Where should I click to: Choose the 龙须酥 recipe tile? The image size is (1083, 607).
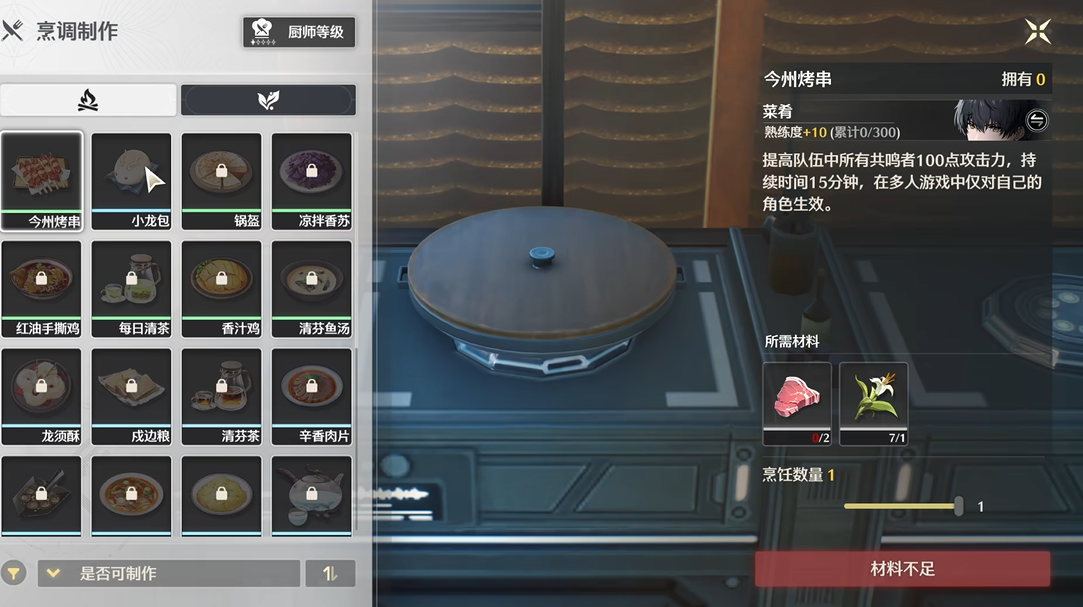tap(41, 396)
